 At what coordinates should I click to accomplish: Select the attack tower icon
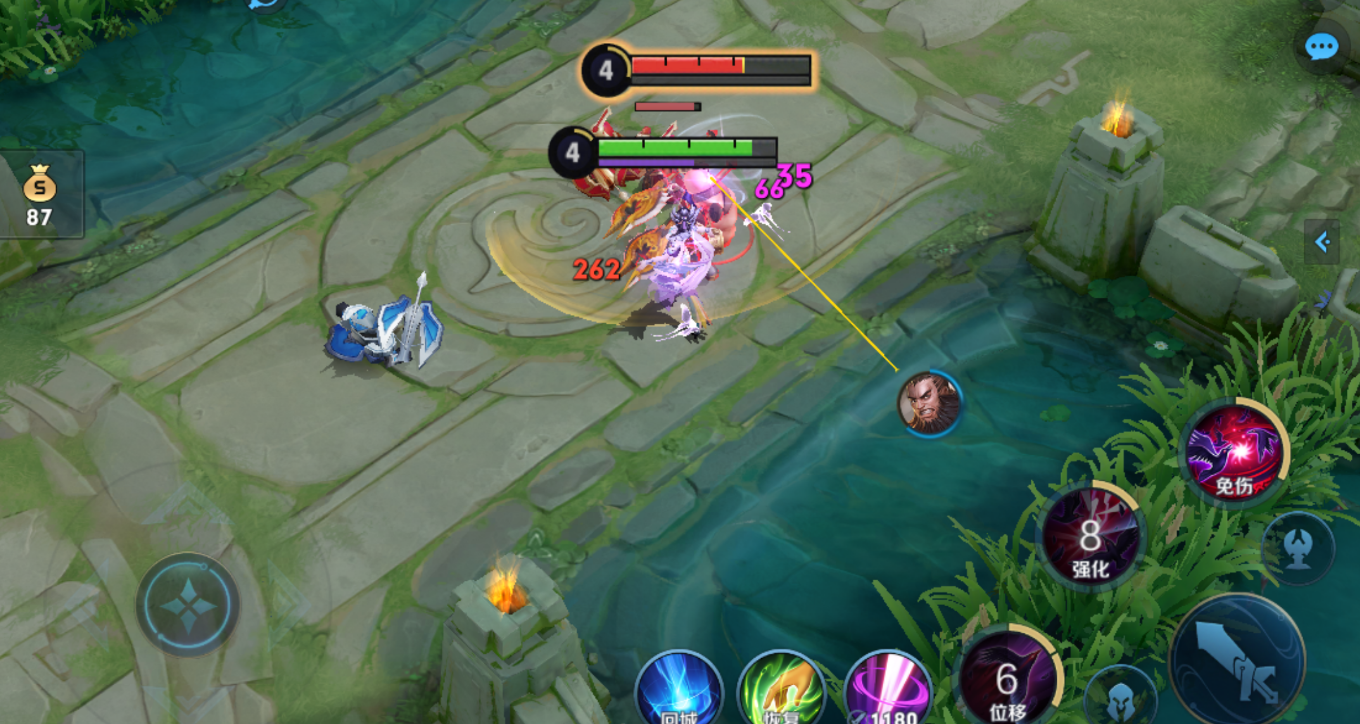pos(1298,548)
